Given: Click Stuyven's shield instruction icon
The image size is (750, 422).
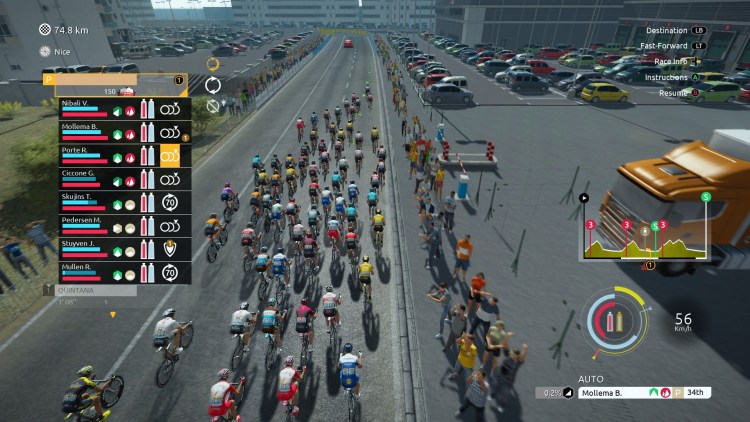Looking at the screenshot, I should click(170, 248).
